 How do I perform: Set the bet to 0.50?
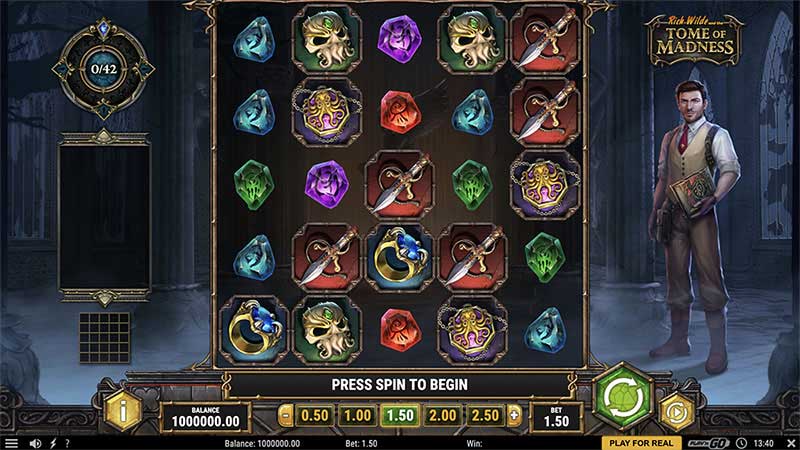tap(315, 415)
